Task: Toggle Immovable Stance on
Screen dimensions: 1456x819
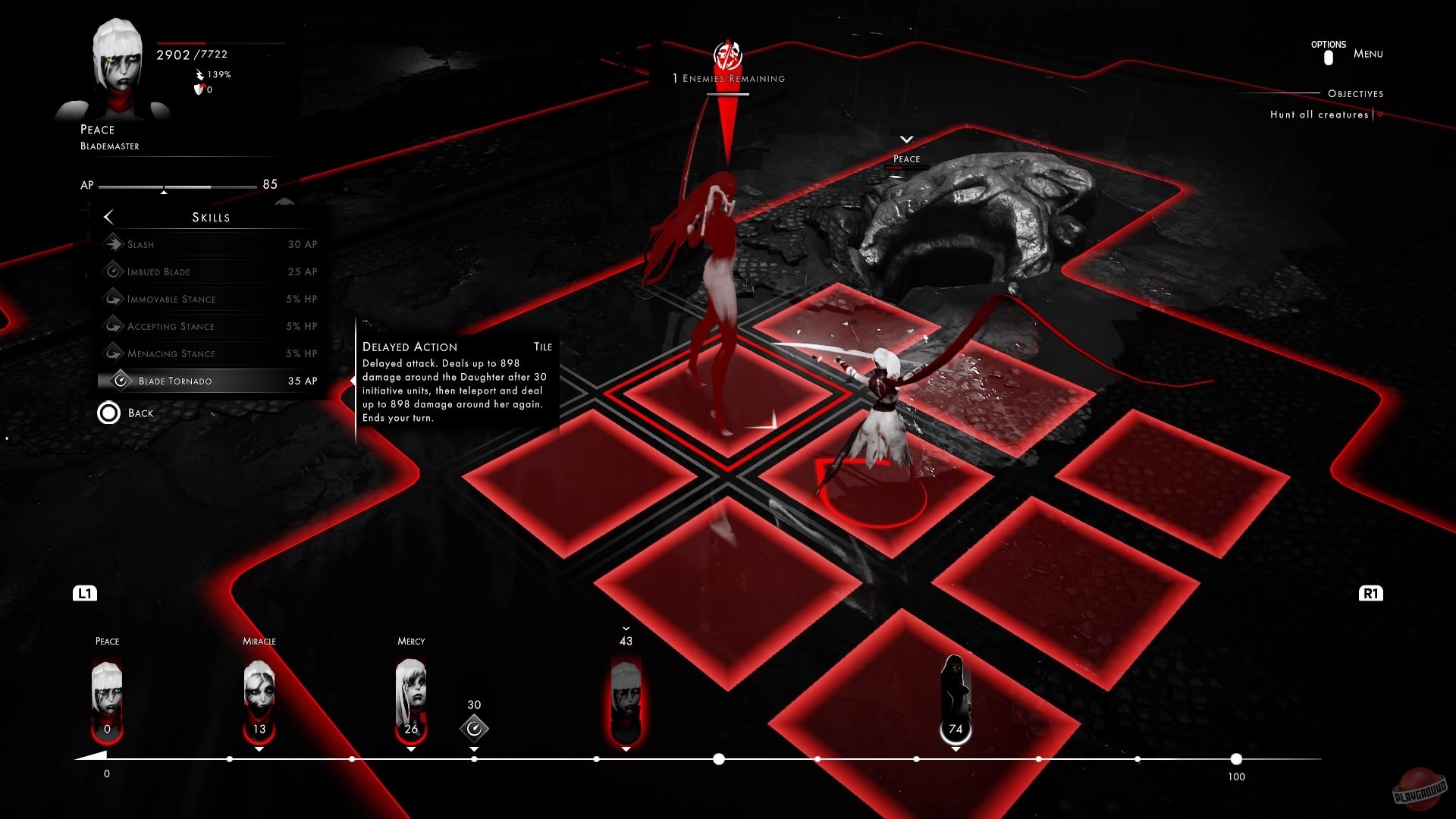Action: [x=115, y=299]
